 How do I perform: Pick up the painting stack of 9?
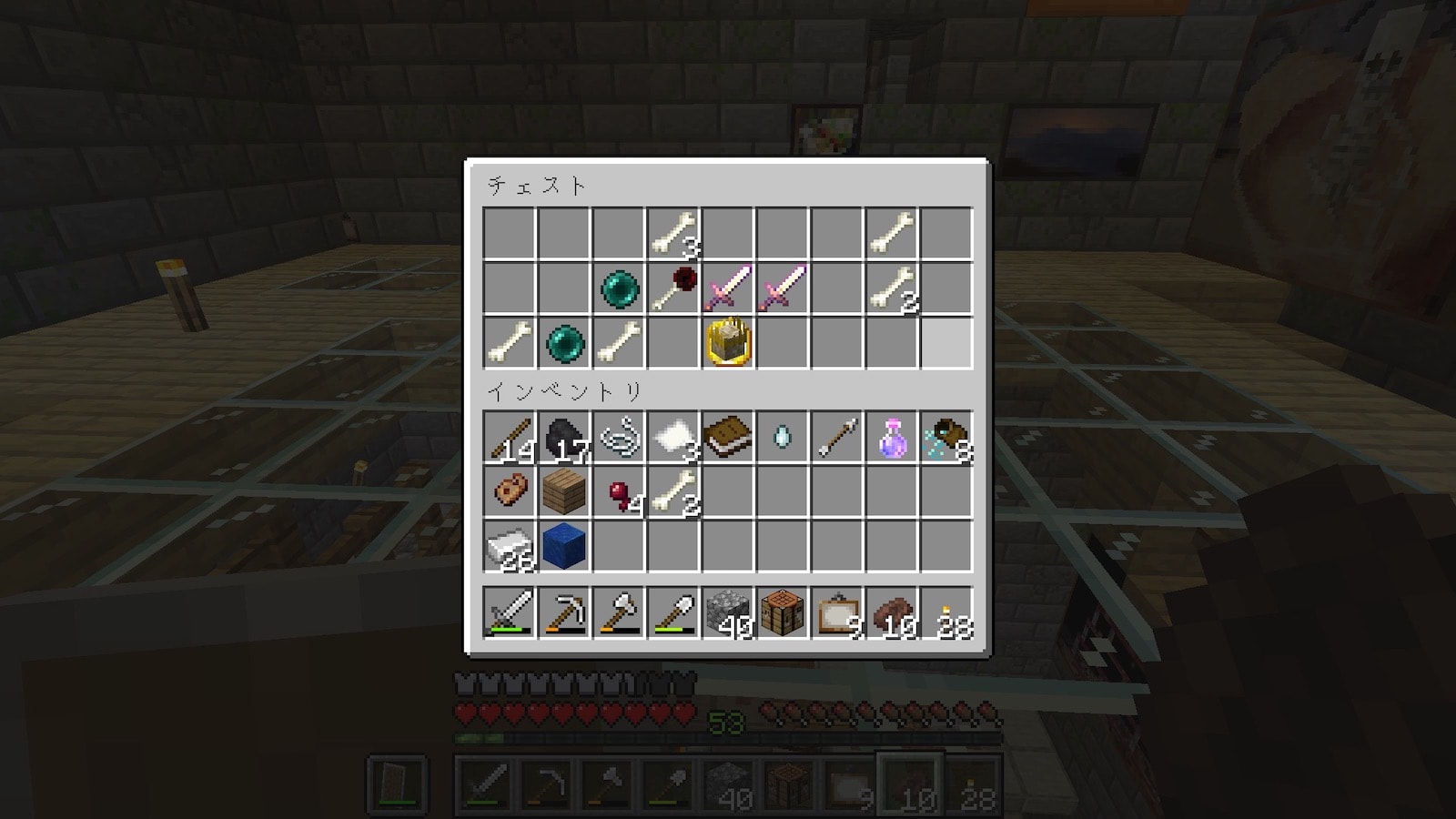point(837,612)
